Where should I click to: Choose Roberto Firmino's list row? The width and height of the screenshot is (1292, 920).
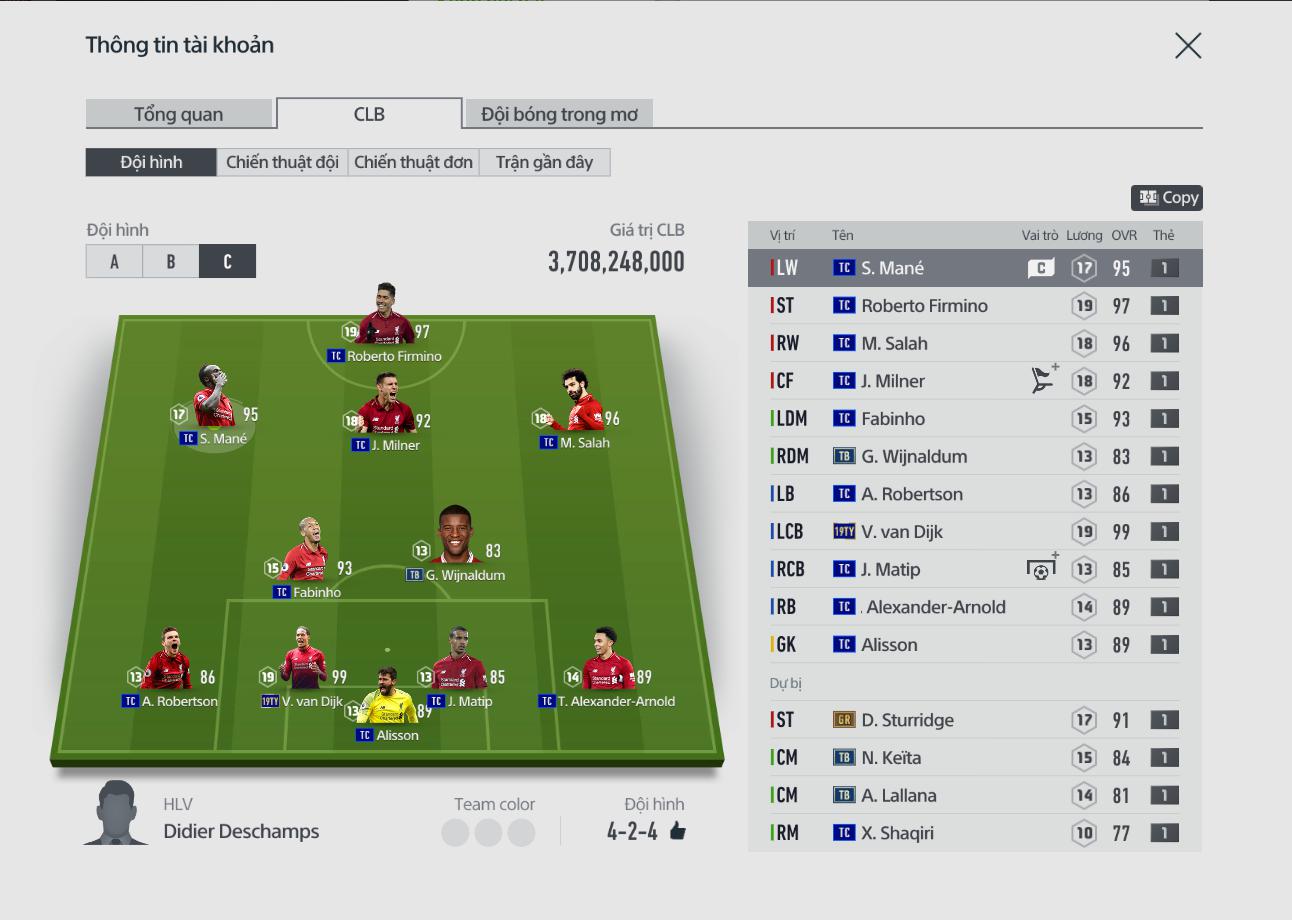975,306
